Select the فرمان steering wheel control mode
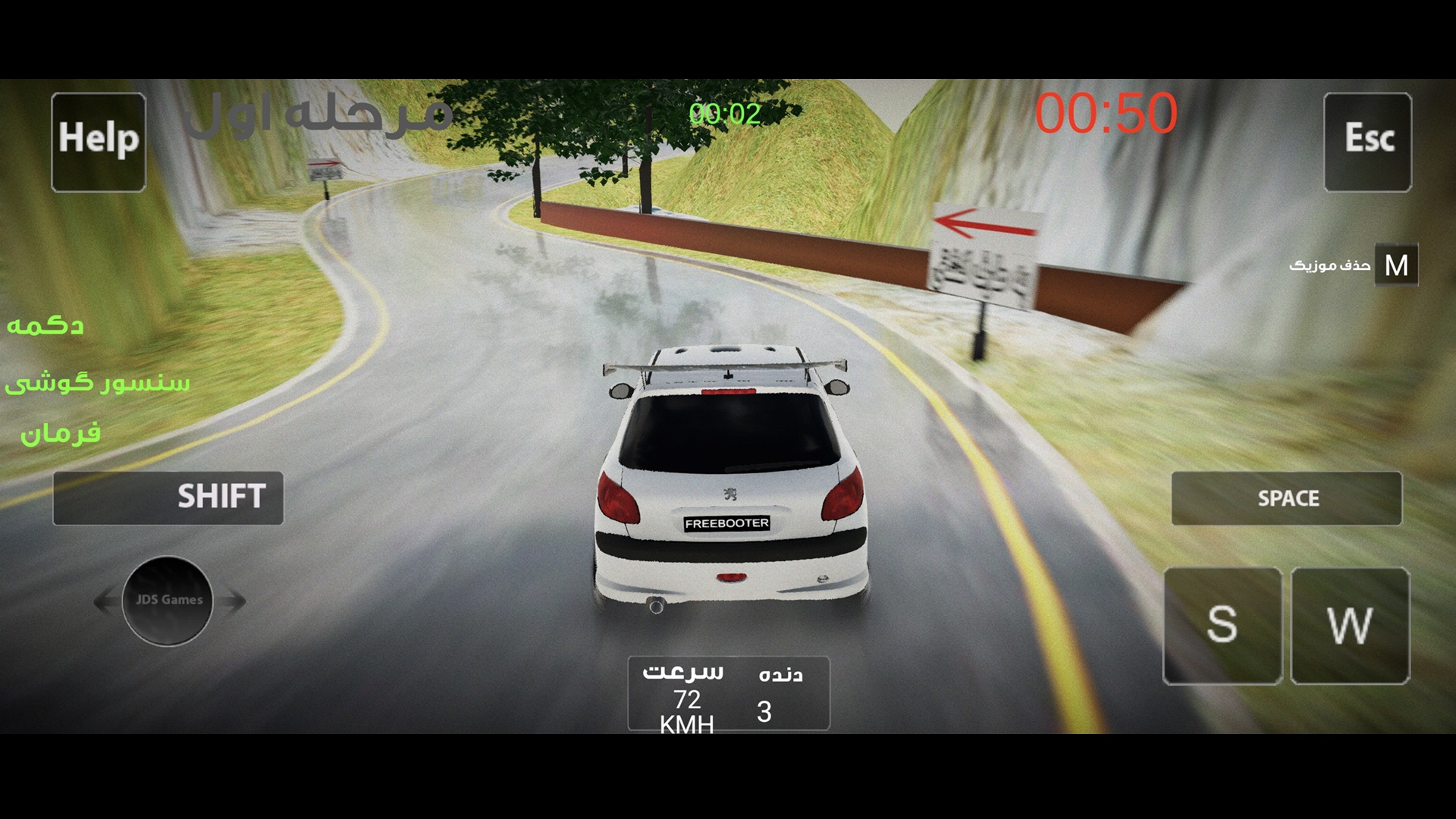 point(61,434)
